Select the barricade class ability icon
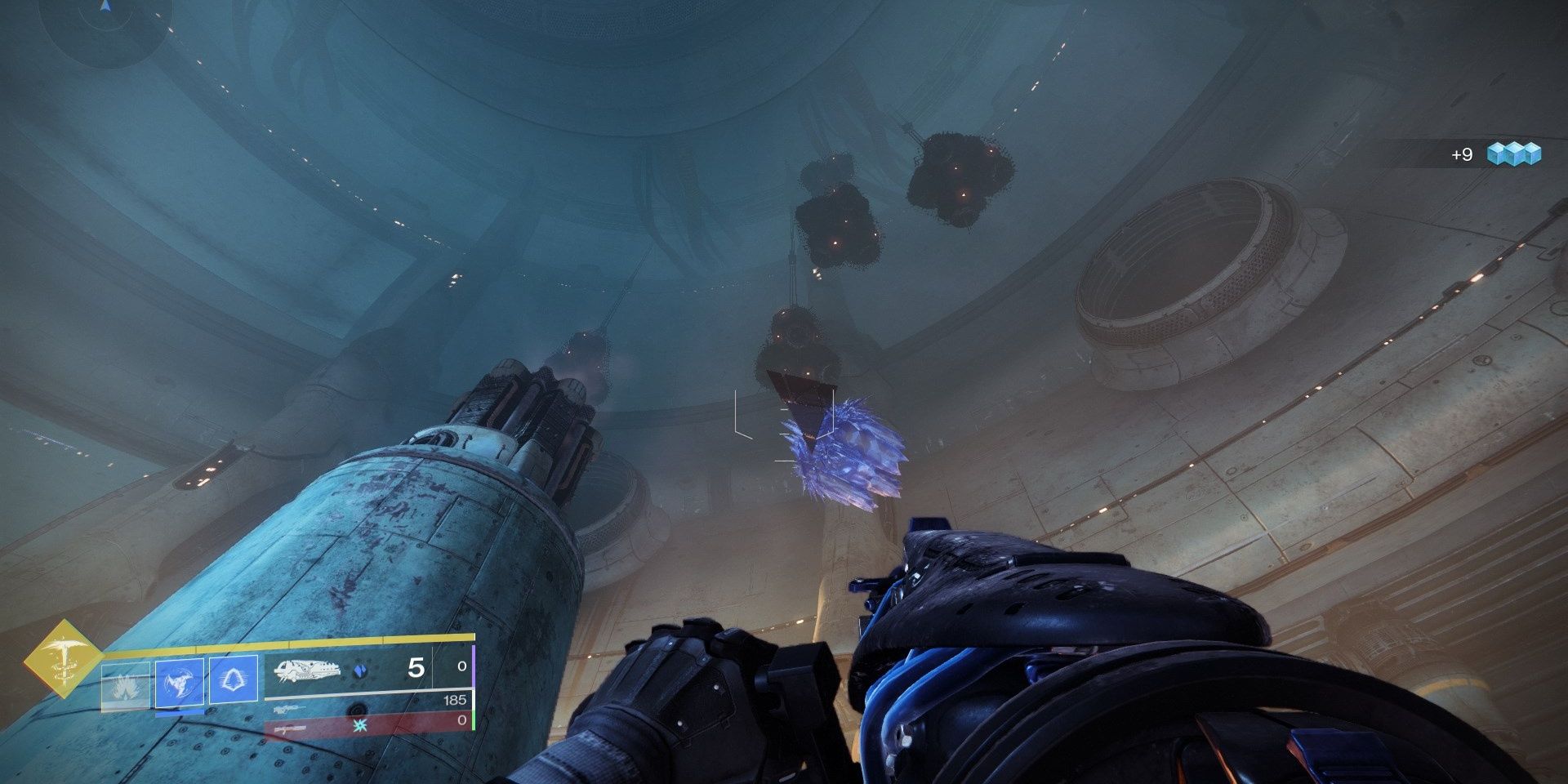This screenshot has width=1568, height=784. (233, 679)
